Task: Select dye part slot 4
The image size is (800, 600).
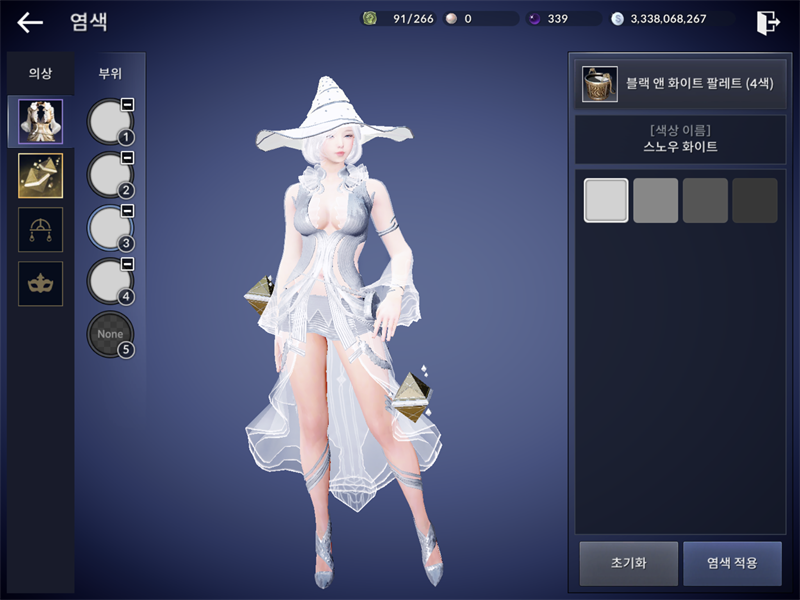Action: pos(109,281)
